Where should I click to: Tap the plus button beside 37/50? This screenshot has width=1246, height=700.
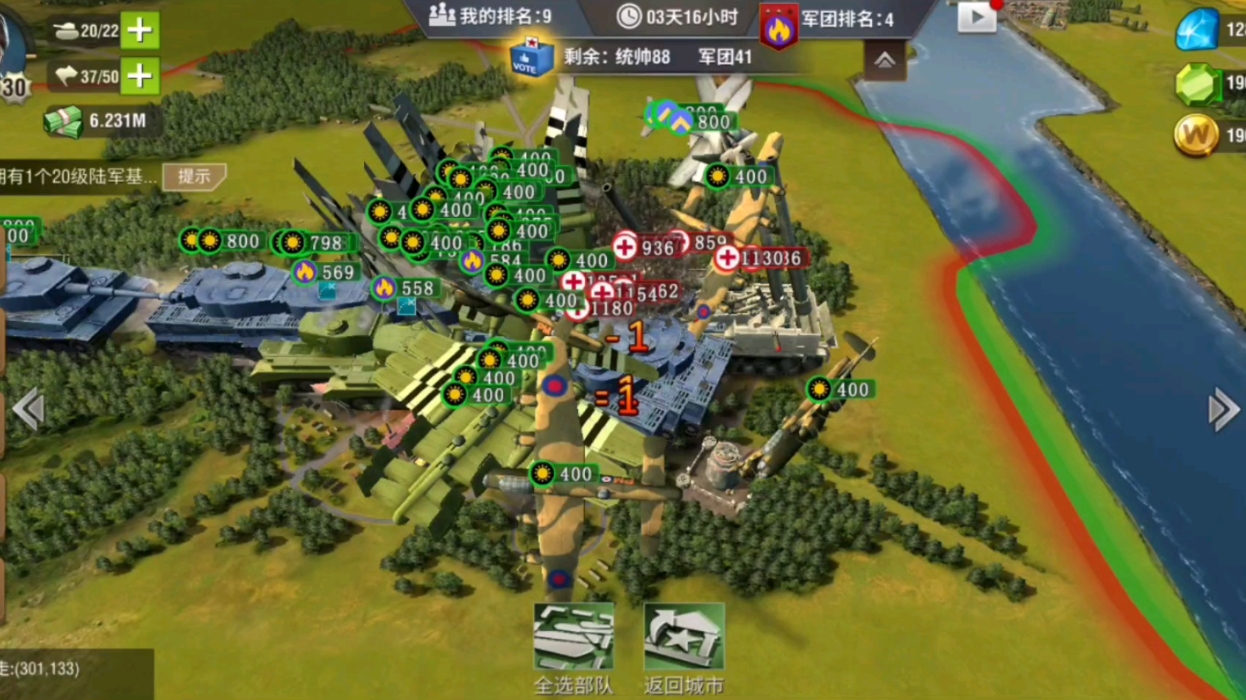pyautogui.click(x=140, y=75)
